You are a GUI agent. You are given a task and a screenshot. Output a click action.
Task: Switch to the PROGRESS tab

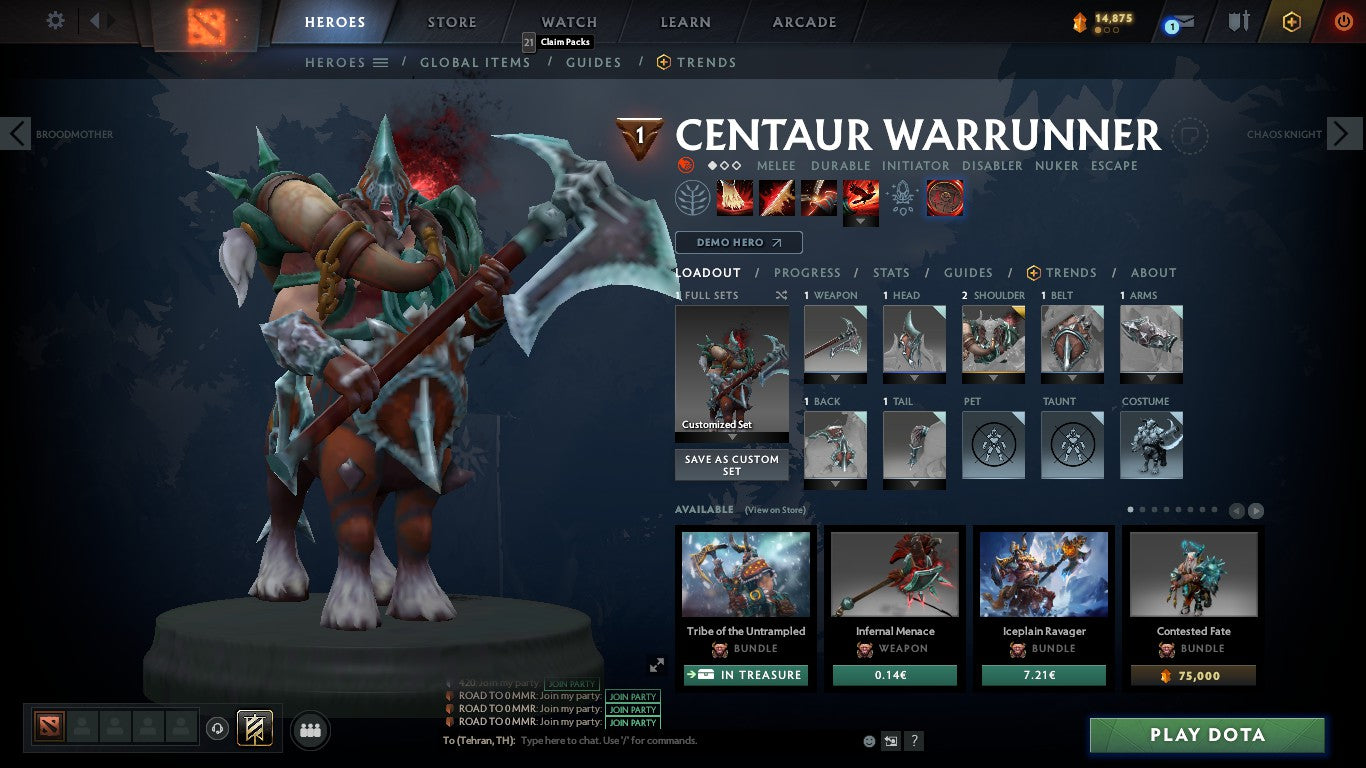coord(808,272)
